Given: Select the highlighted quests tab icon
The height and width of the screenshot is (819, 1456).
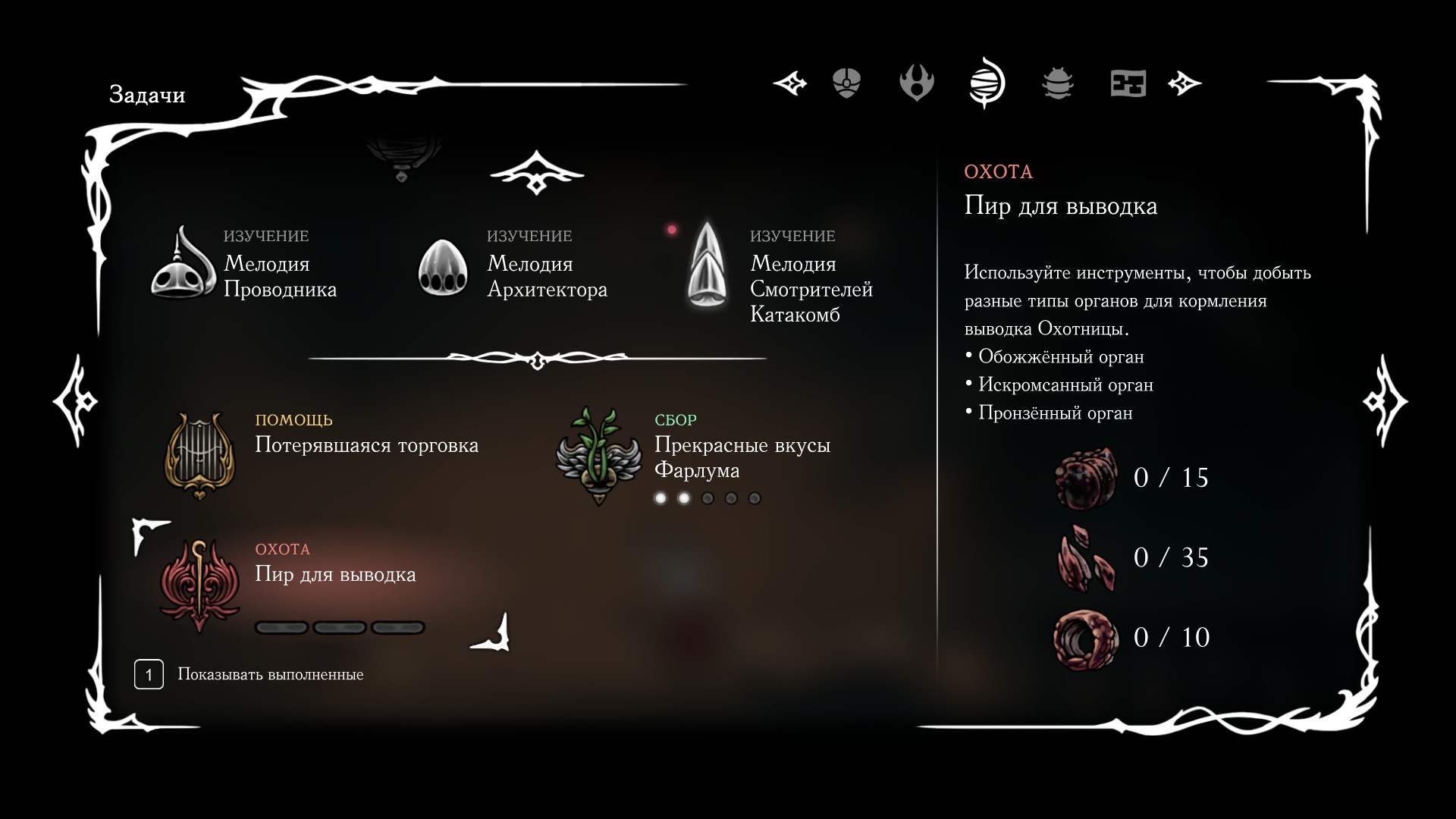Looking at the screenshot, I should coord(987,83).
